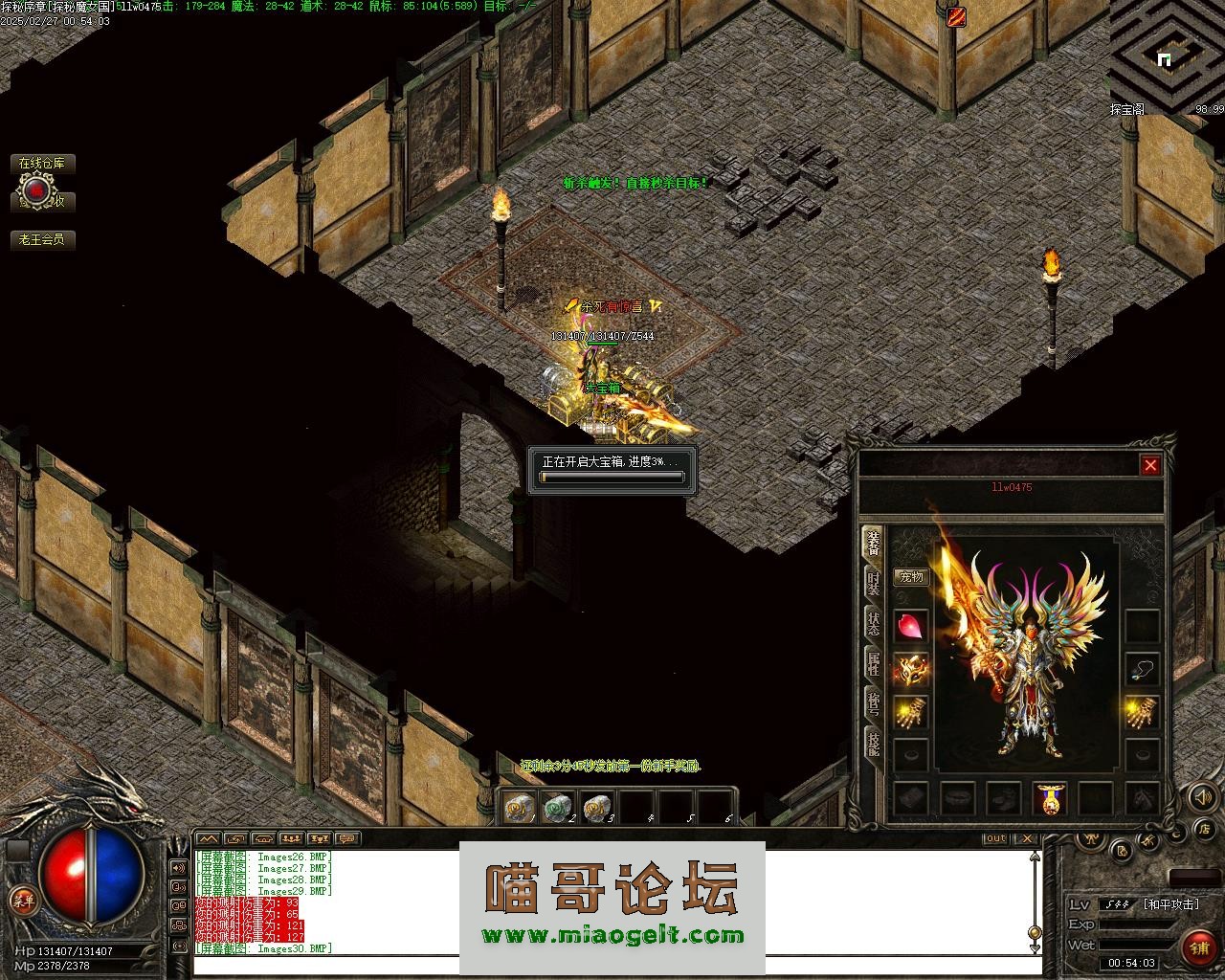Open the 状态 status tab
Image resolution: width=1225 pixels, height=980 pixels.
[x=874, y=622]
